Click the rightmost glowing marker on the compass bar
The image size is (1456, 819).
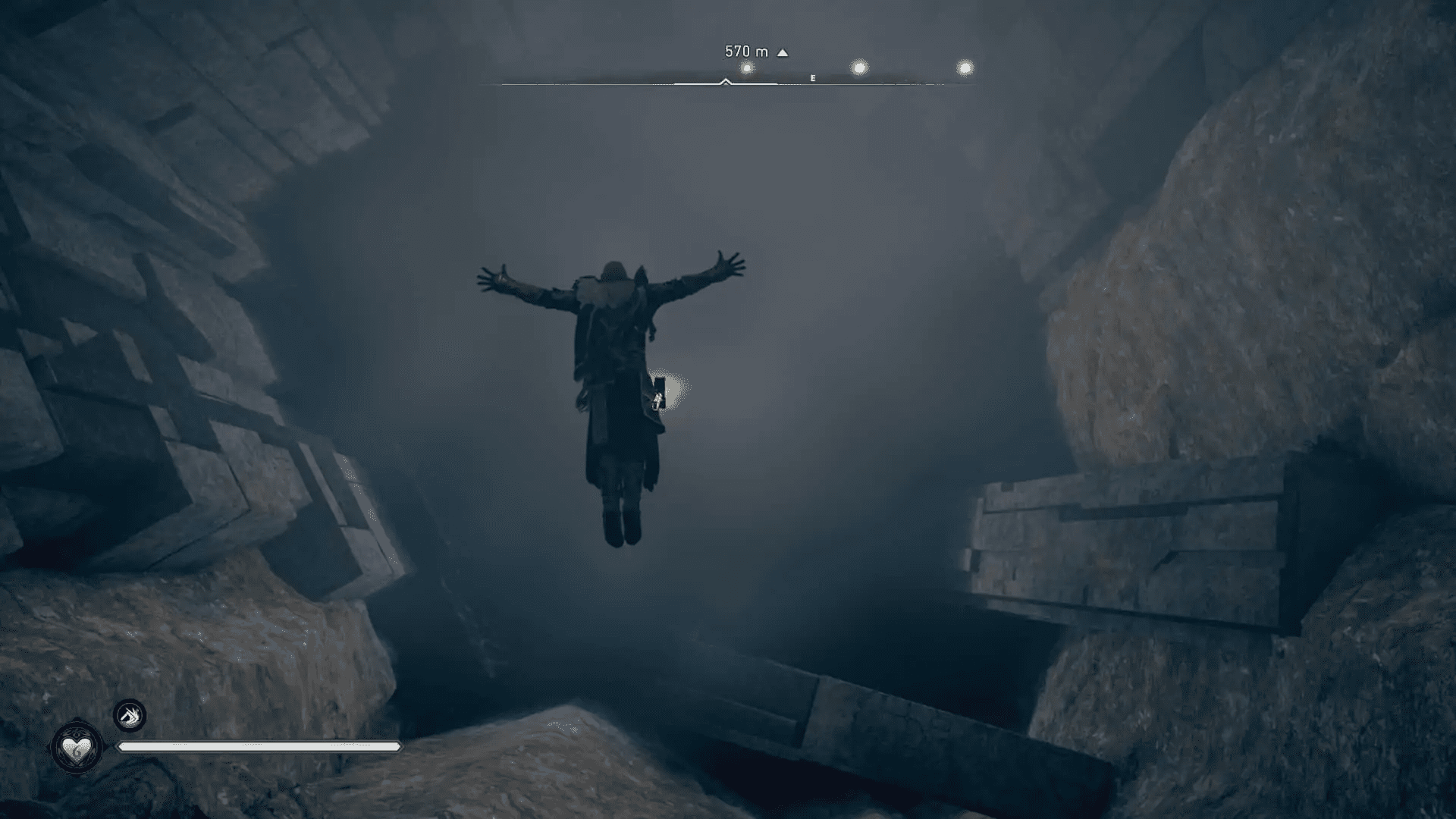pyautogui.click(x=965, y=68)
